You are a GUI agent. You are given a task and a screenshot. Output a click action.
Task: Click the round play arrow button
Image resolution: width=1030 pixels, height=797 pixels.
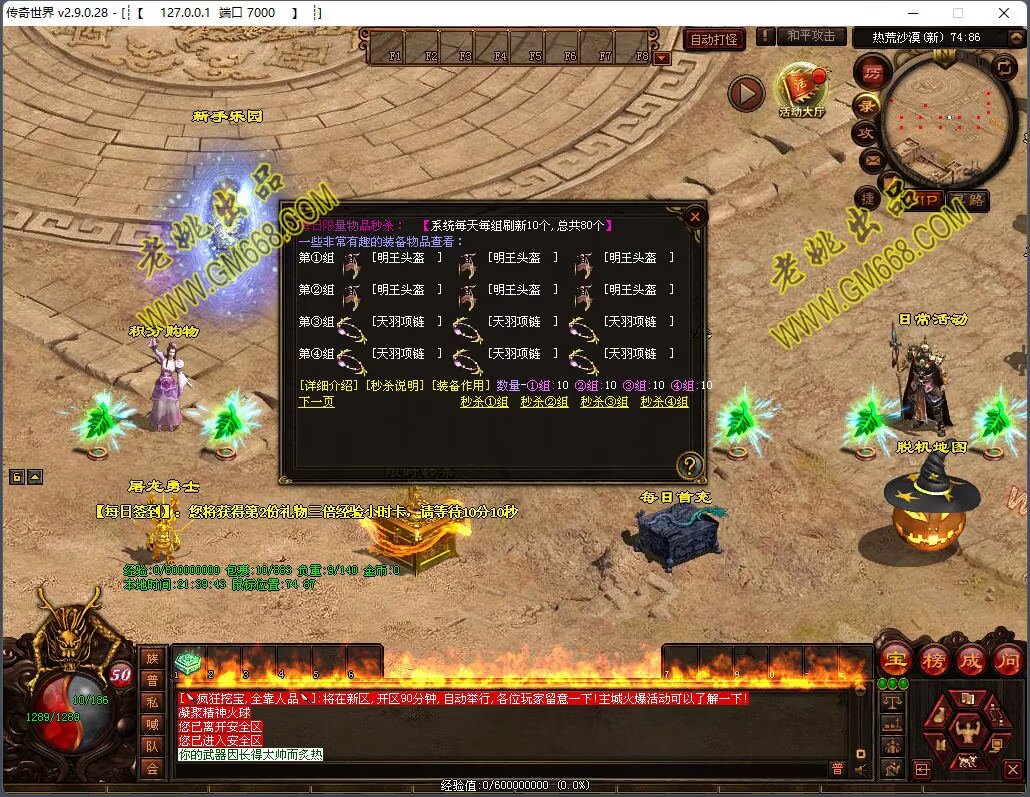click(745, 94)
